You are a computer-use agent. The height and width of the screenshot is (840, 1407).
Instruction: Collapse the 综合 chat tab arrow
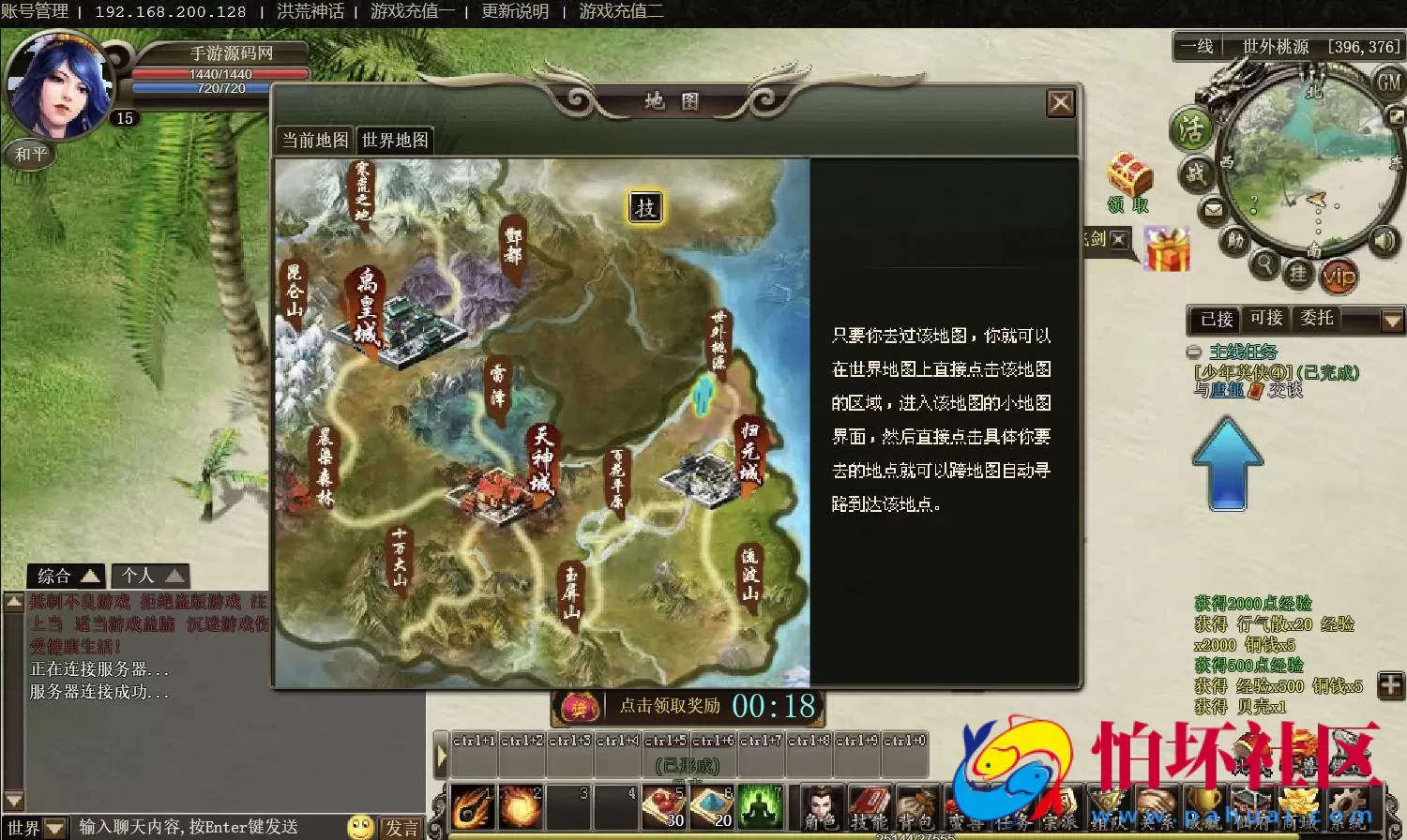91,575
